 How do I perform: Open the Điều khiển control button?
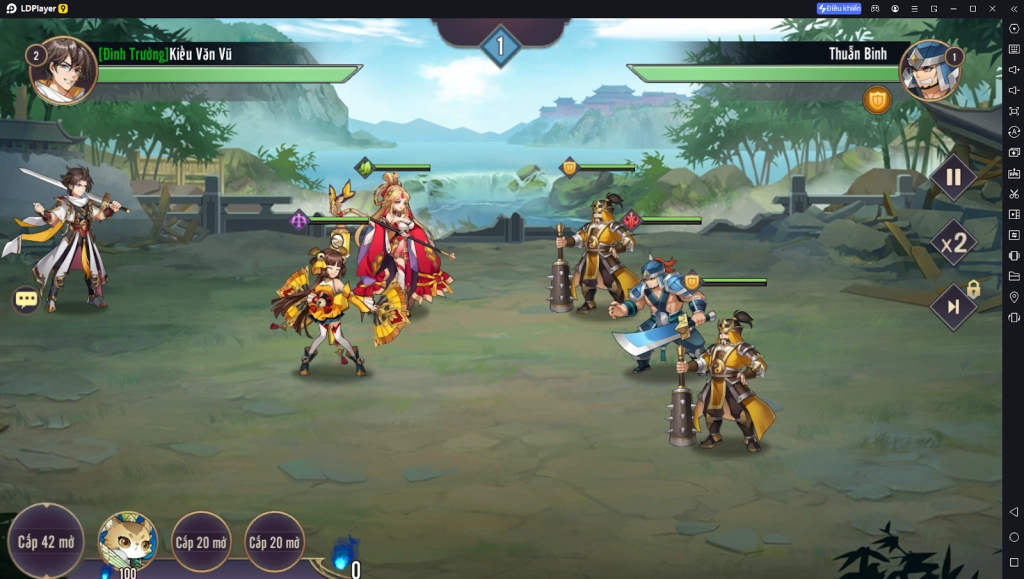point(839,8)
